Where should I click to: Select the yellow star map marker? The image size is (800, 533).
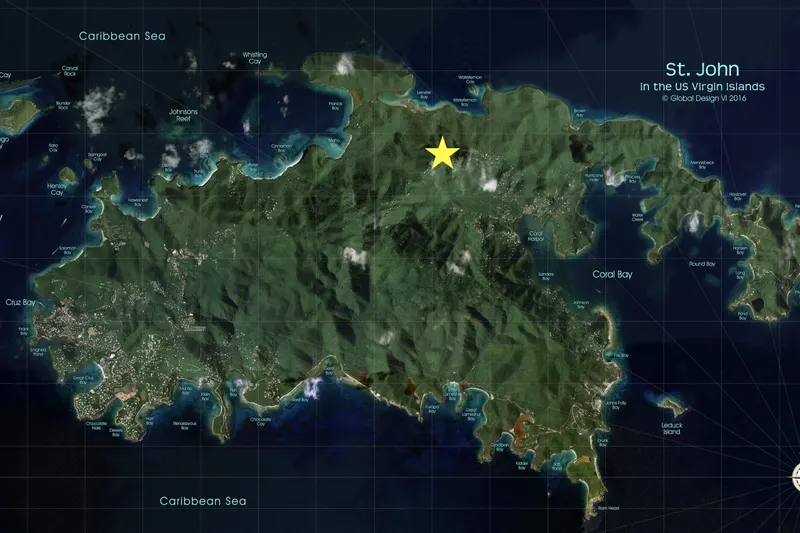[x=442, y=154]
